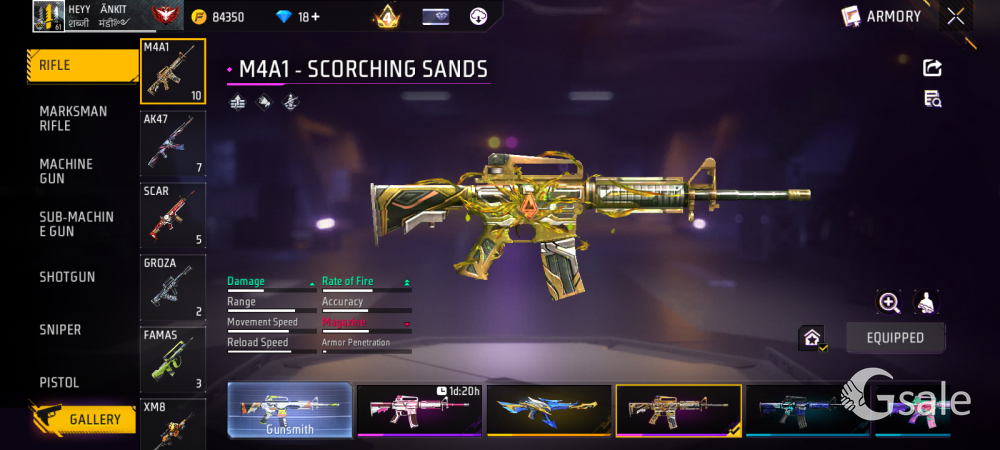Select the Machine Gun category

pos(66,171)
